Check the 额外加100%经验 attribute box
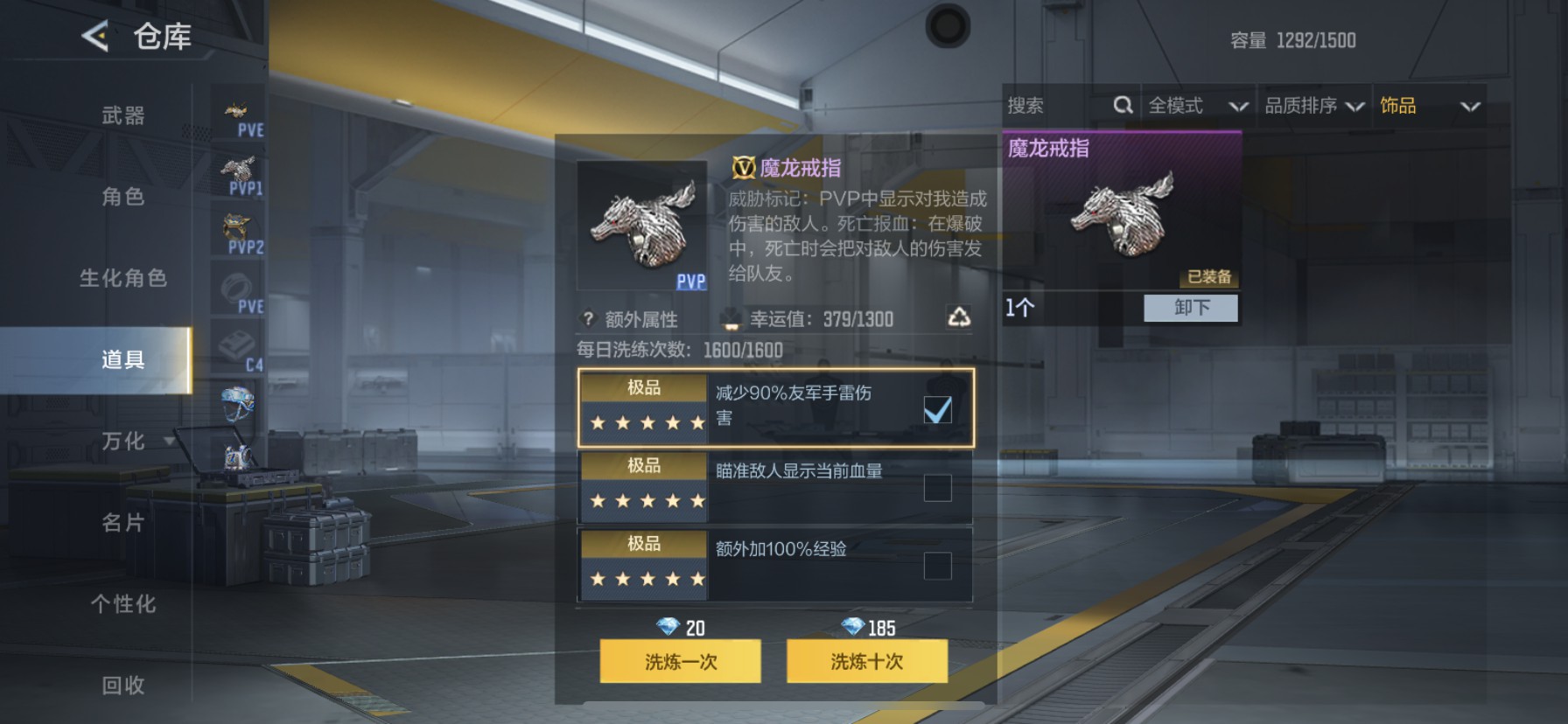The image size is (1568, 724). coord(938,566)
